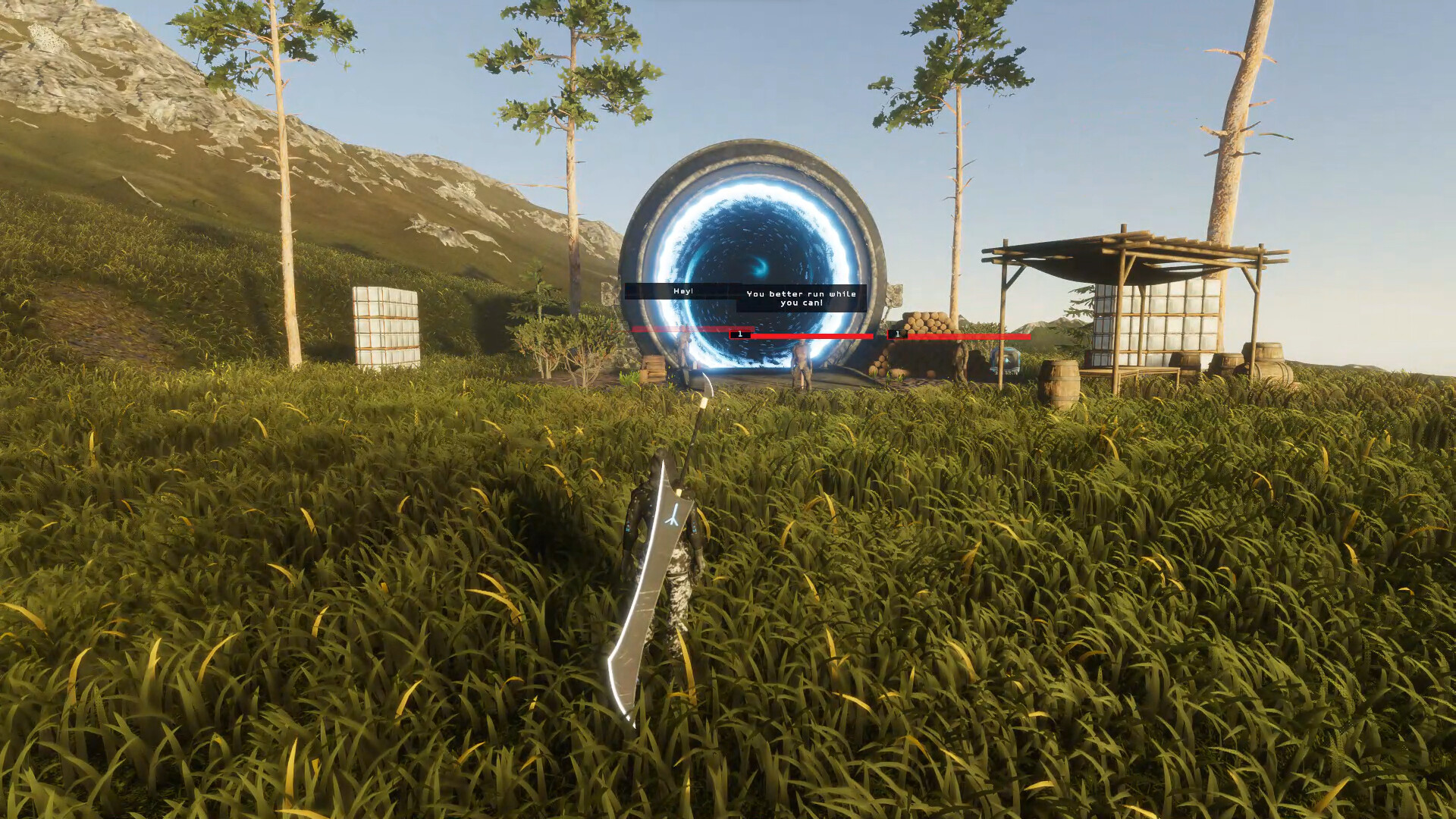Click the level 1 badge on the right health bar
Image resolution: width=1456 pixels, height=819 pixels.
click(x=897, y=334)
